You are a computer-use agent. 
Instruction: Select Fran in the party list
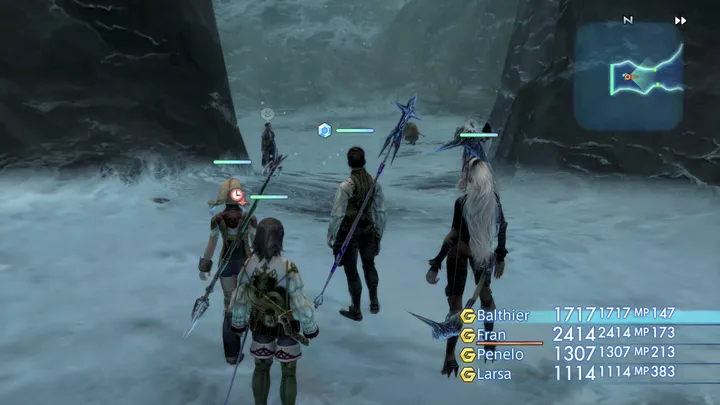coord(491,335)
